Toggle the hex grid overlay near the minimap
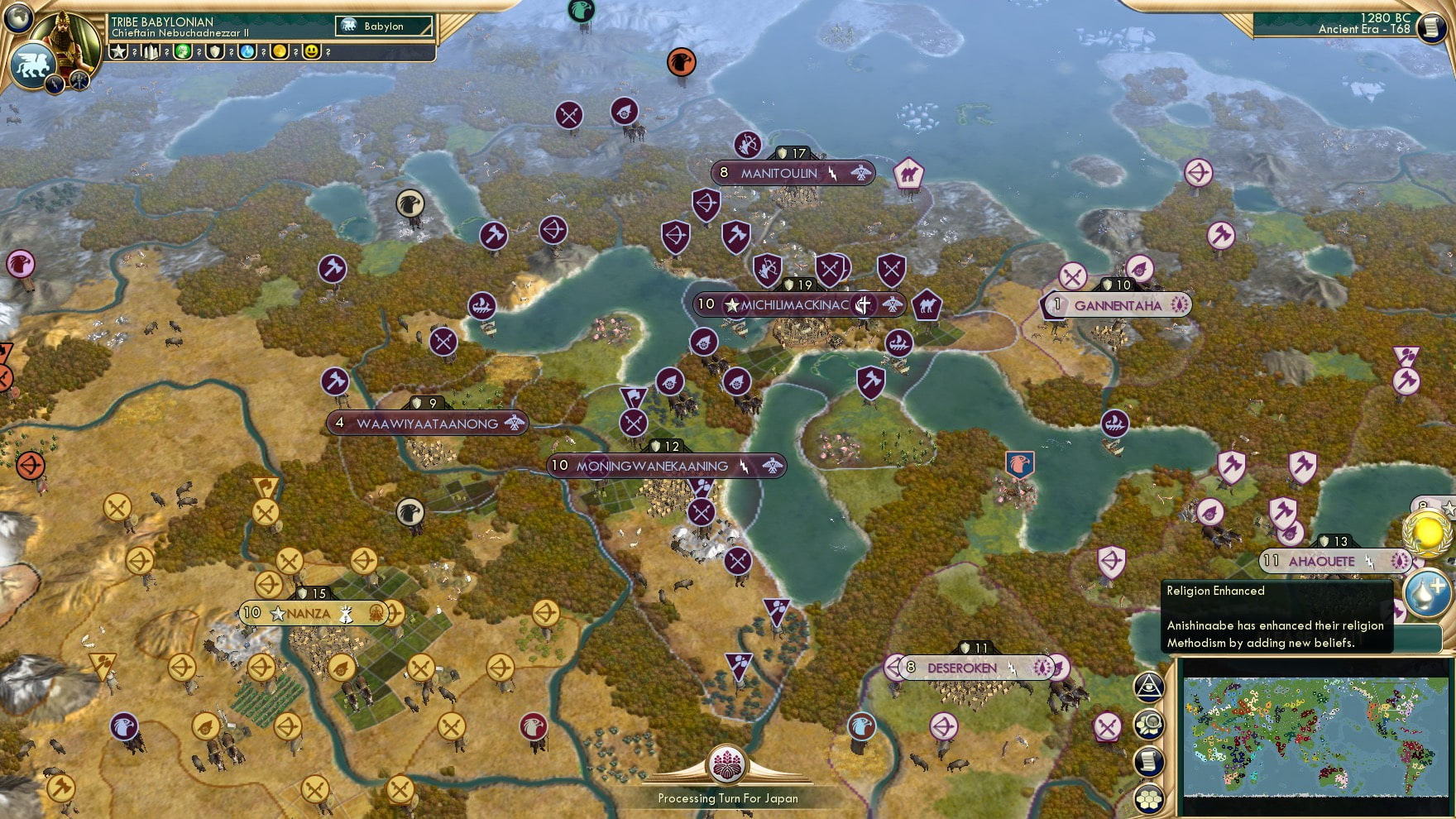The height and width of the screenshot is (819, 1456). pyautogui.click(x=1149, y=797)
